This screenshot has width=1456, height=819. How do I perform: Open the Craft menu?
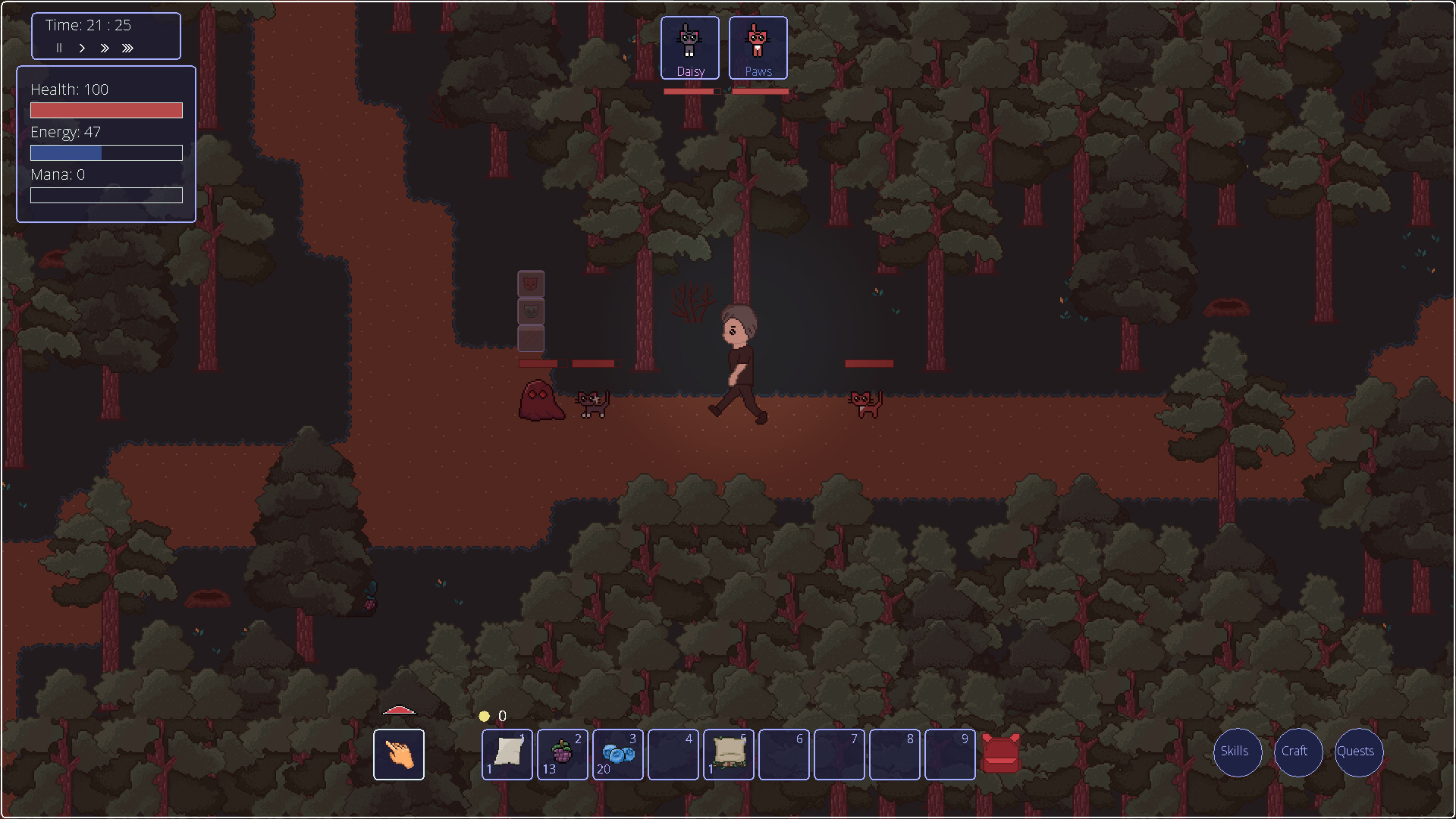pyautogui.click(x=1298, y=752)
